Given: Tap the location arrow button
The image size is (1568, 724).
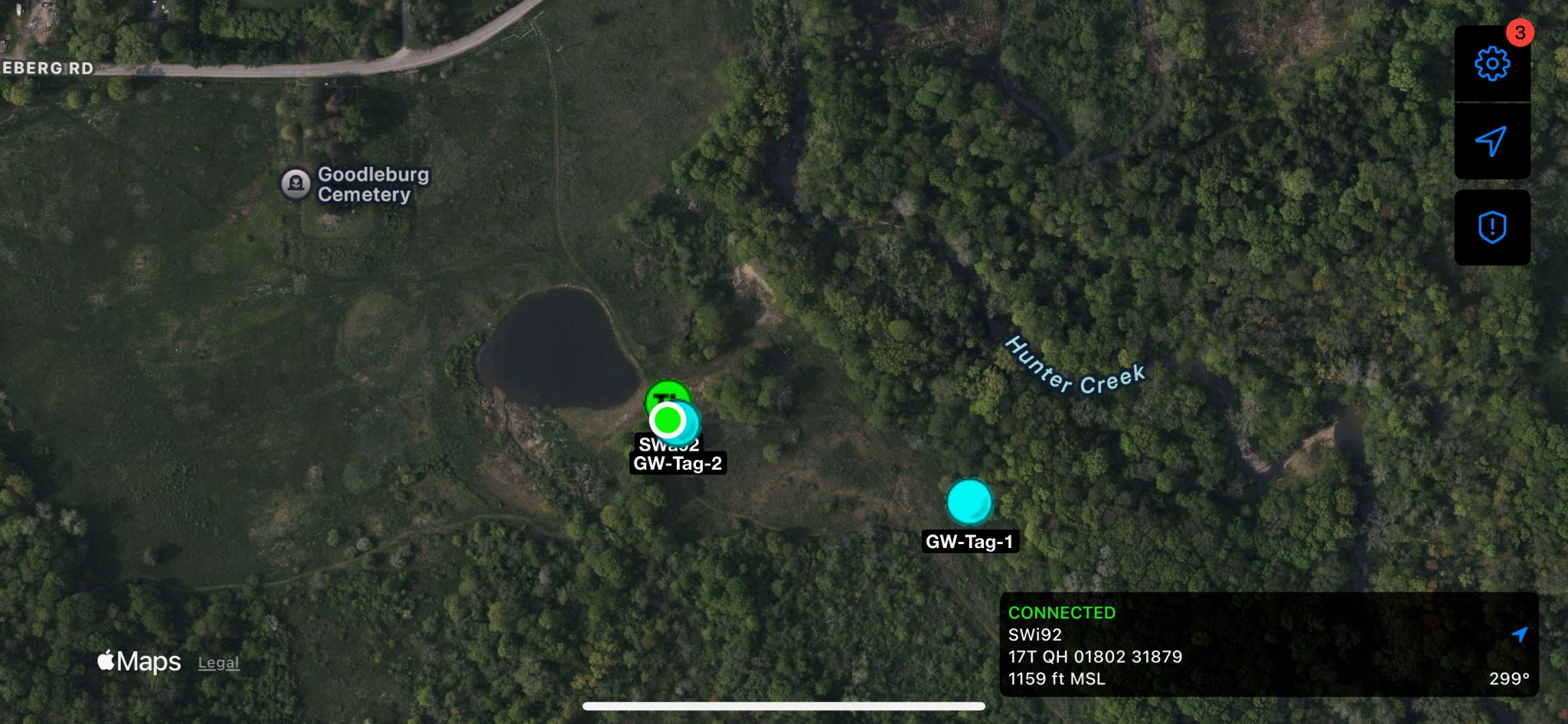Looking at the screenshot, I should 1491,141.
